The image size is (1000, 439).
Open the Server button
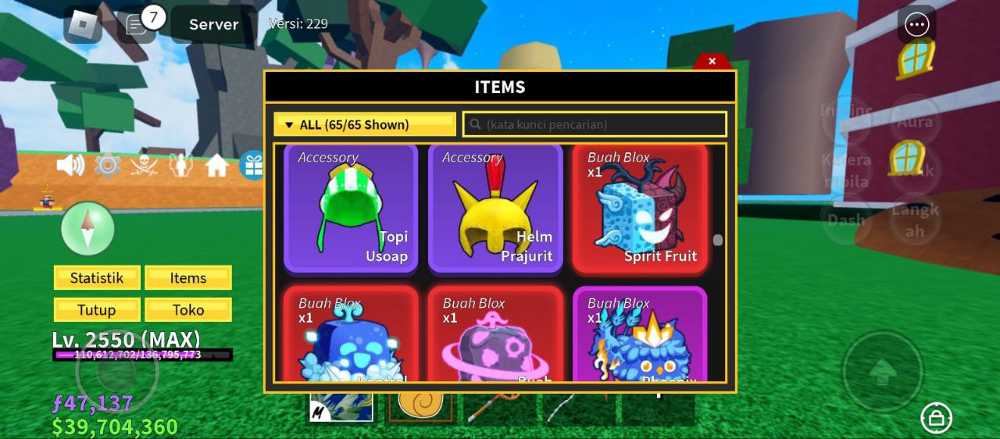click(213, 25)
